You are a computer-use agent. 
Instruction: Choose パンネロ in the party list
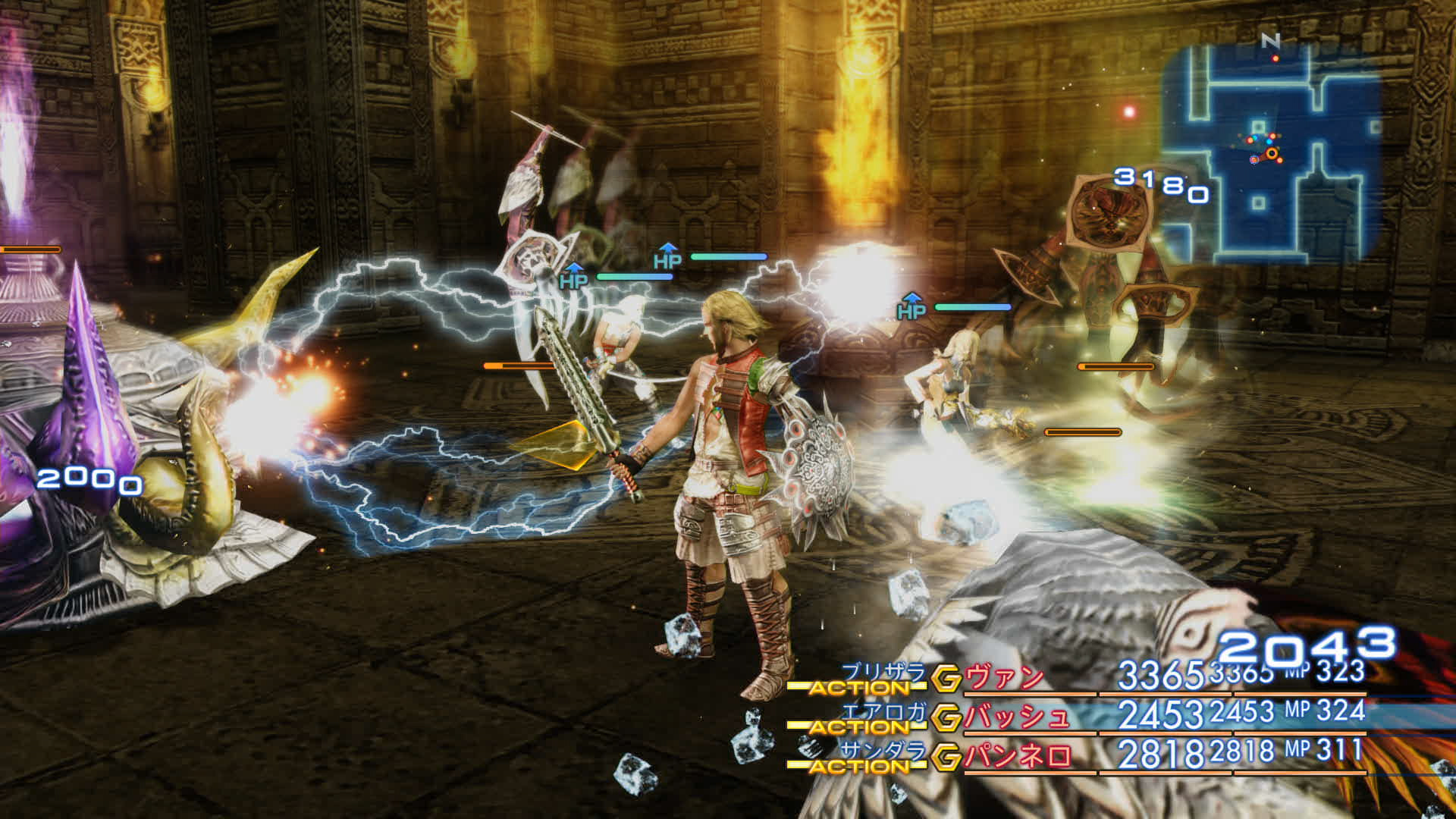1018,757
